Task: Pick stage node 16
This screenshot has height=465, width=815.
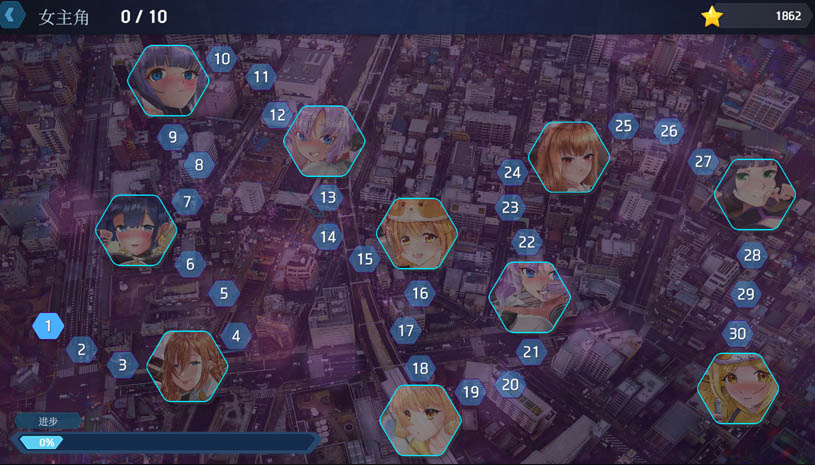Action: click(420, 293)
